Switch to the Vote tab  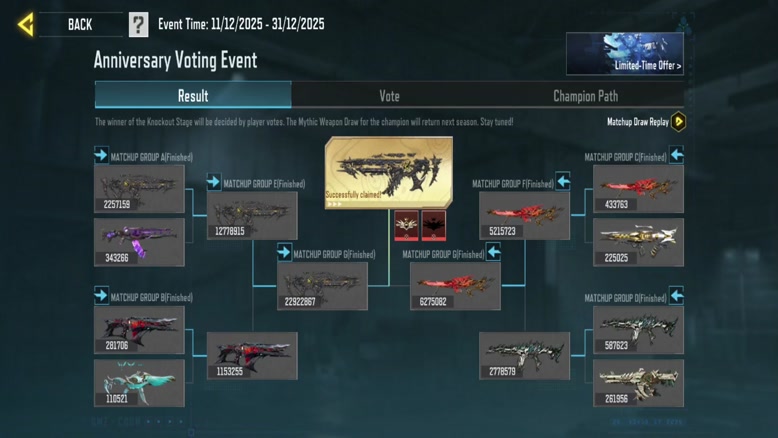(389, 96)
